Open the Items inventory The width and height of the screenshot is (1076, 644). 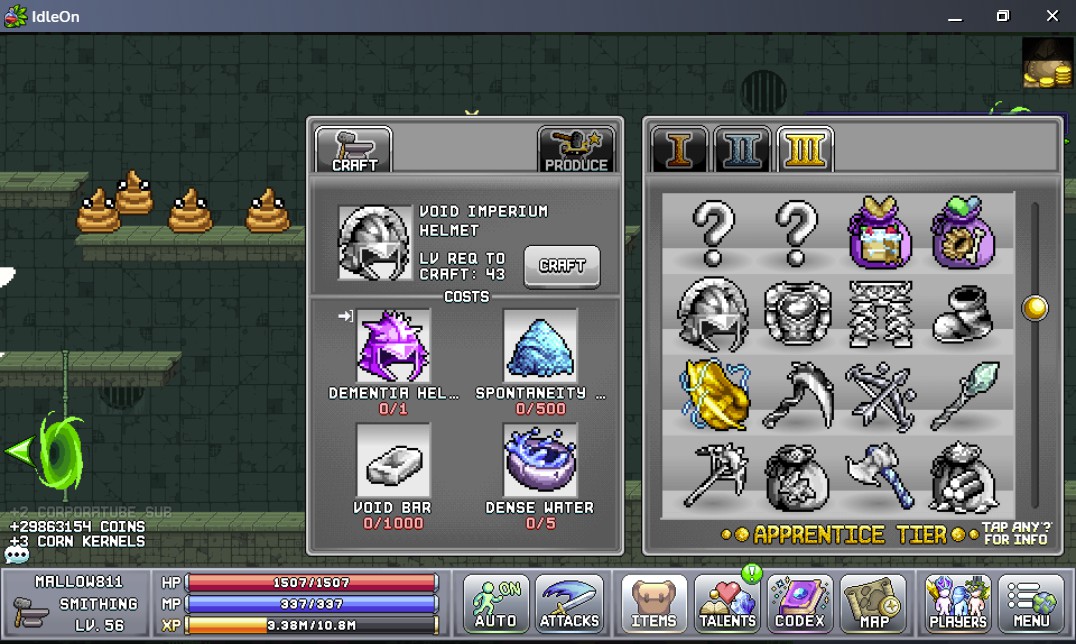point(654,603)
